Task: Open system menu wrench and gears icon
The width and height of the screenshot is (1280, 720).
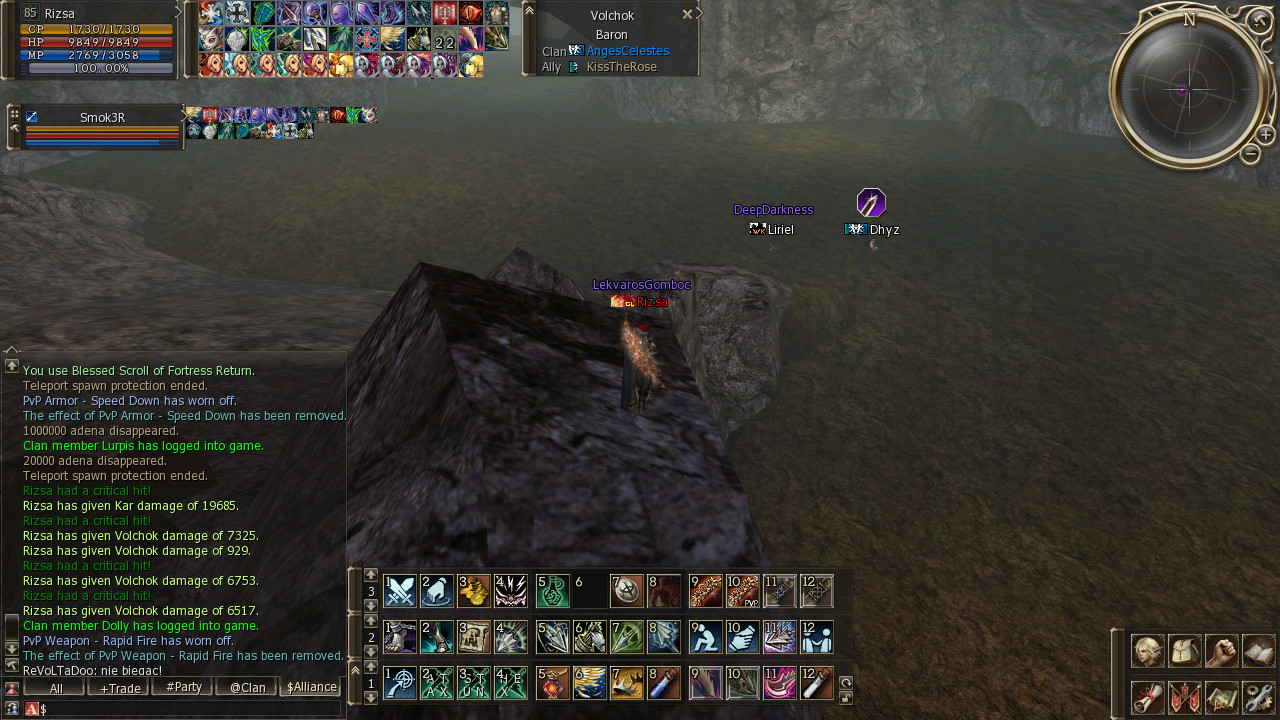Action: point(1258,697)
